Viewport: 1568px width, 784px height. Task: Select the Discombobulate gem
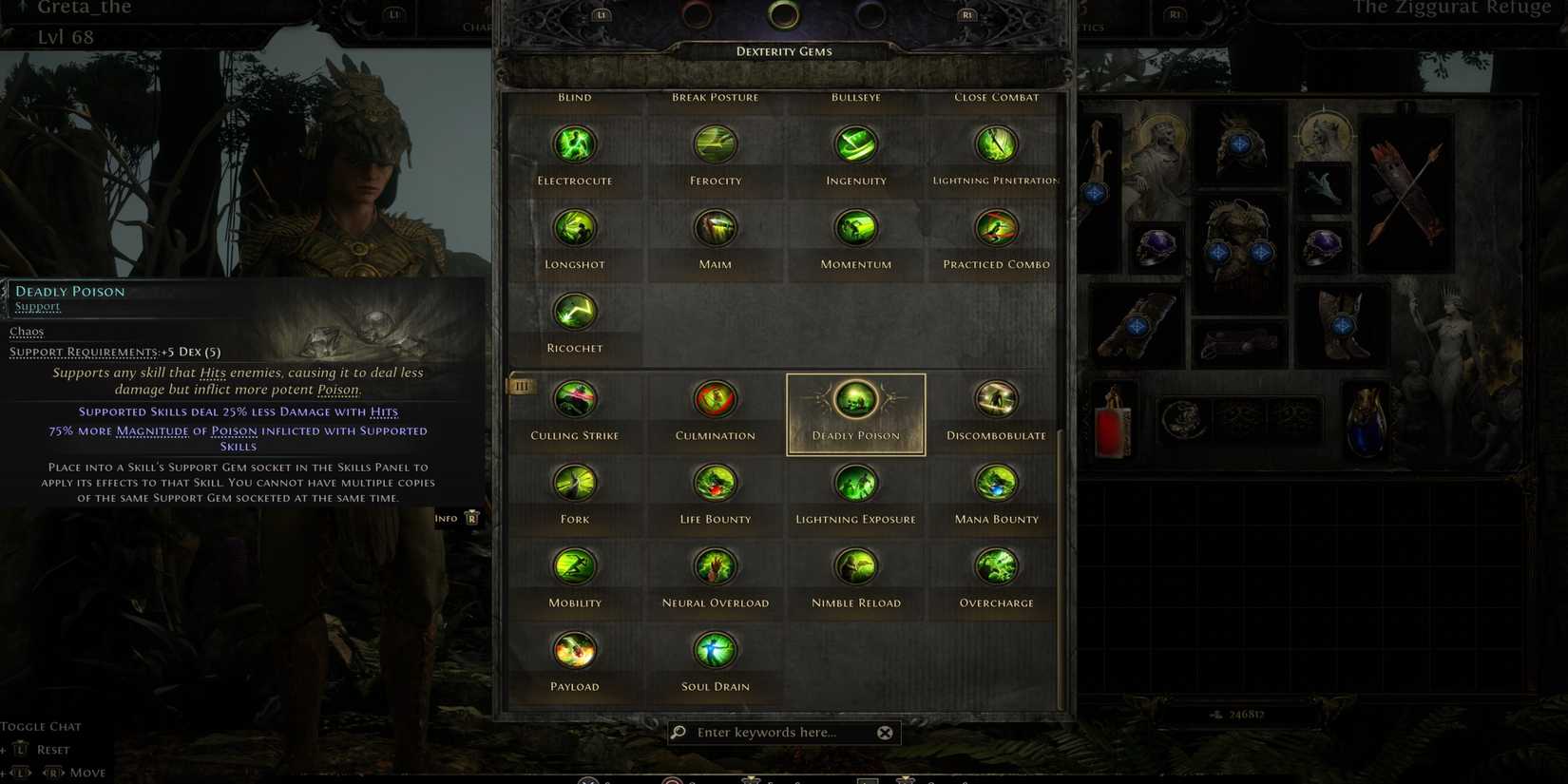(994, 399)
